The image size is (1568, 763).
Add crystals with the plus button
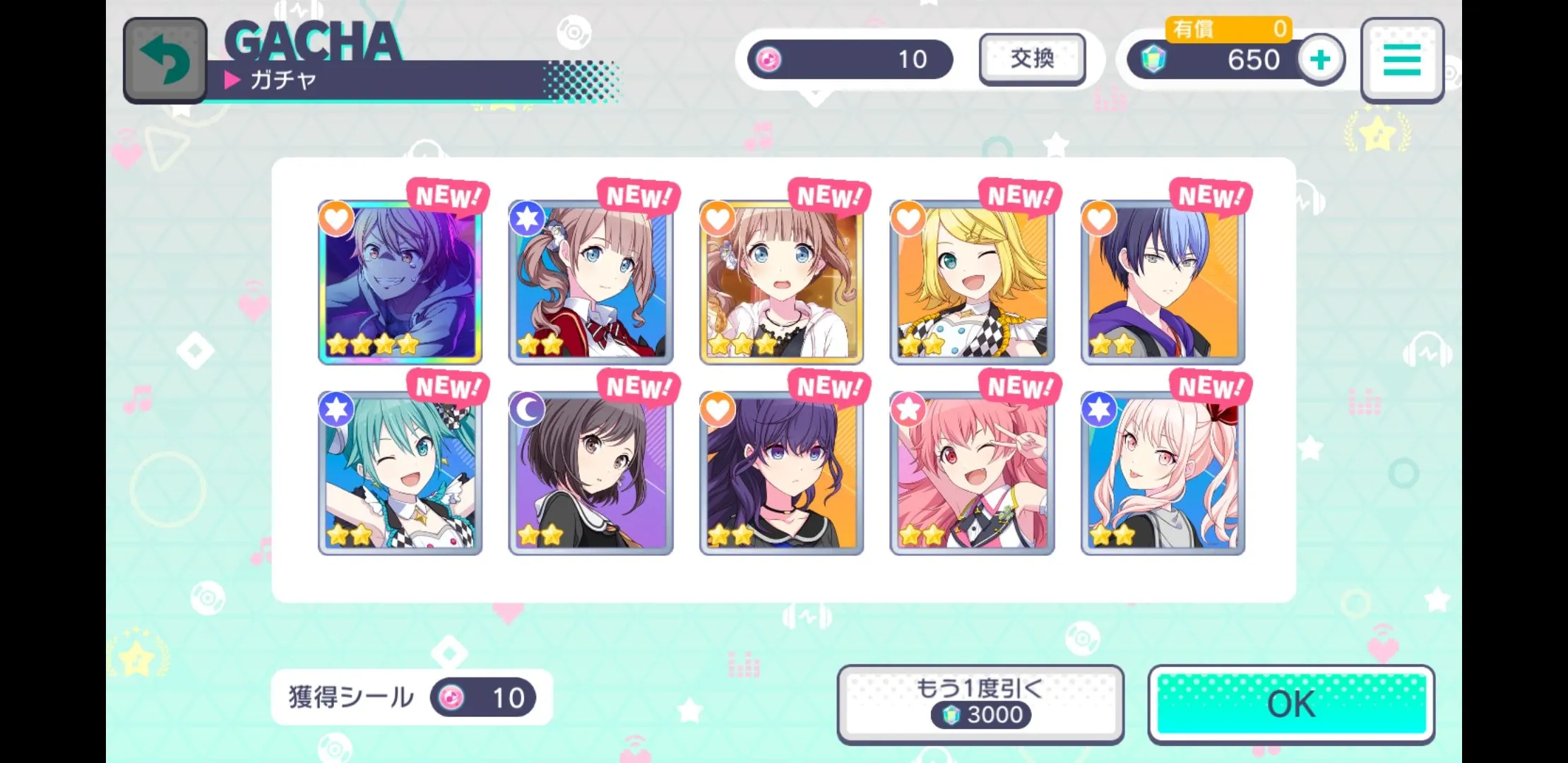(1320, 60)
